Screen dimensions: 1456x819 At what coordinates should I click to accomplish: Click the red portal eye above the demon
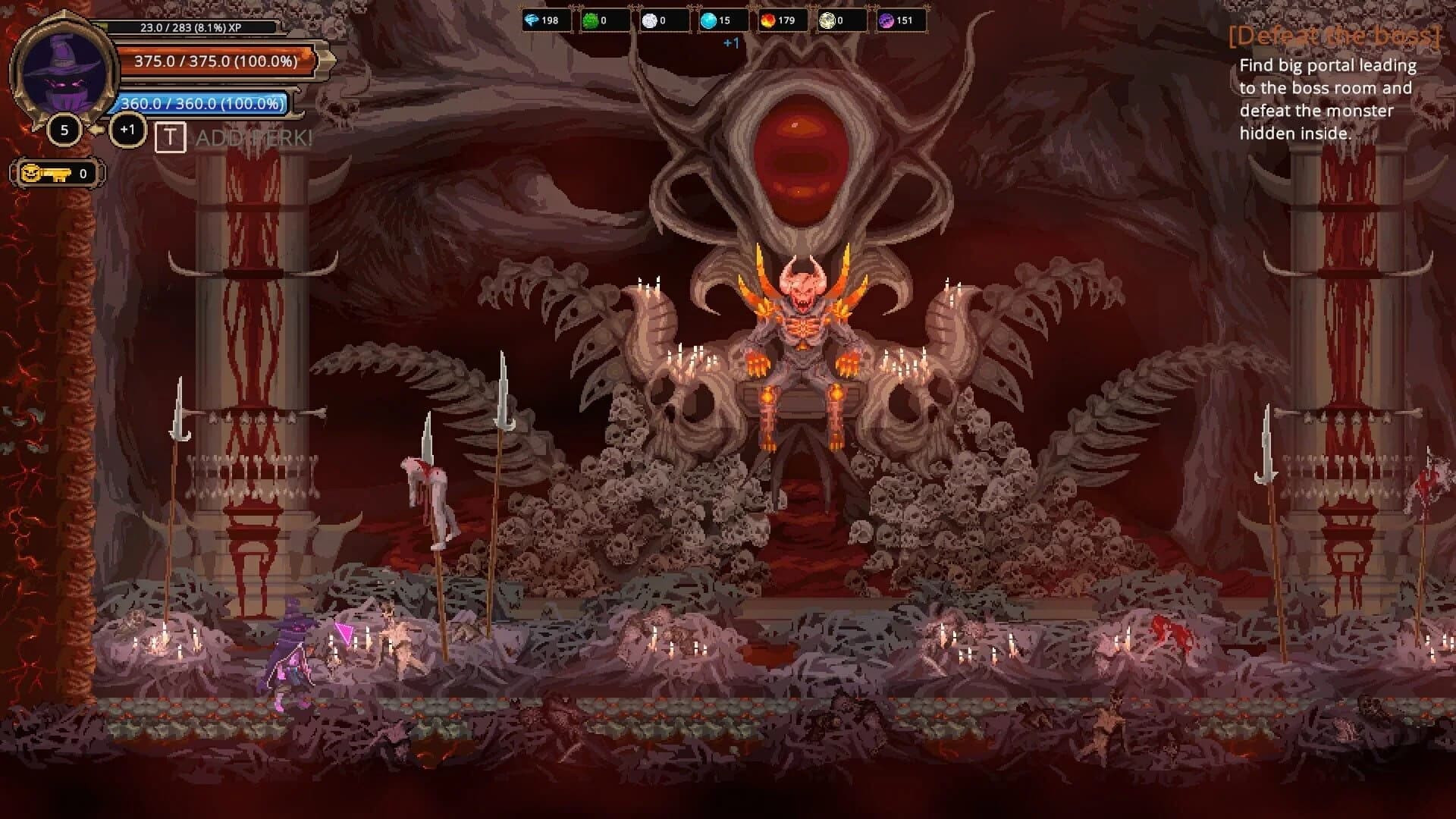798,161
